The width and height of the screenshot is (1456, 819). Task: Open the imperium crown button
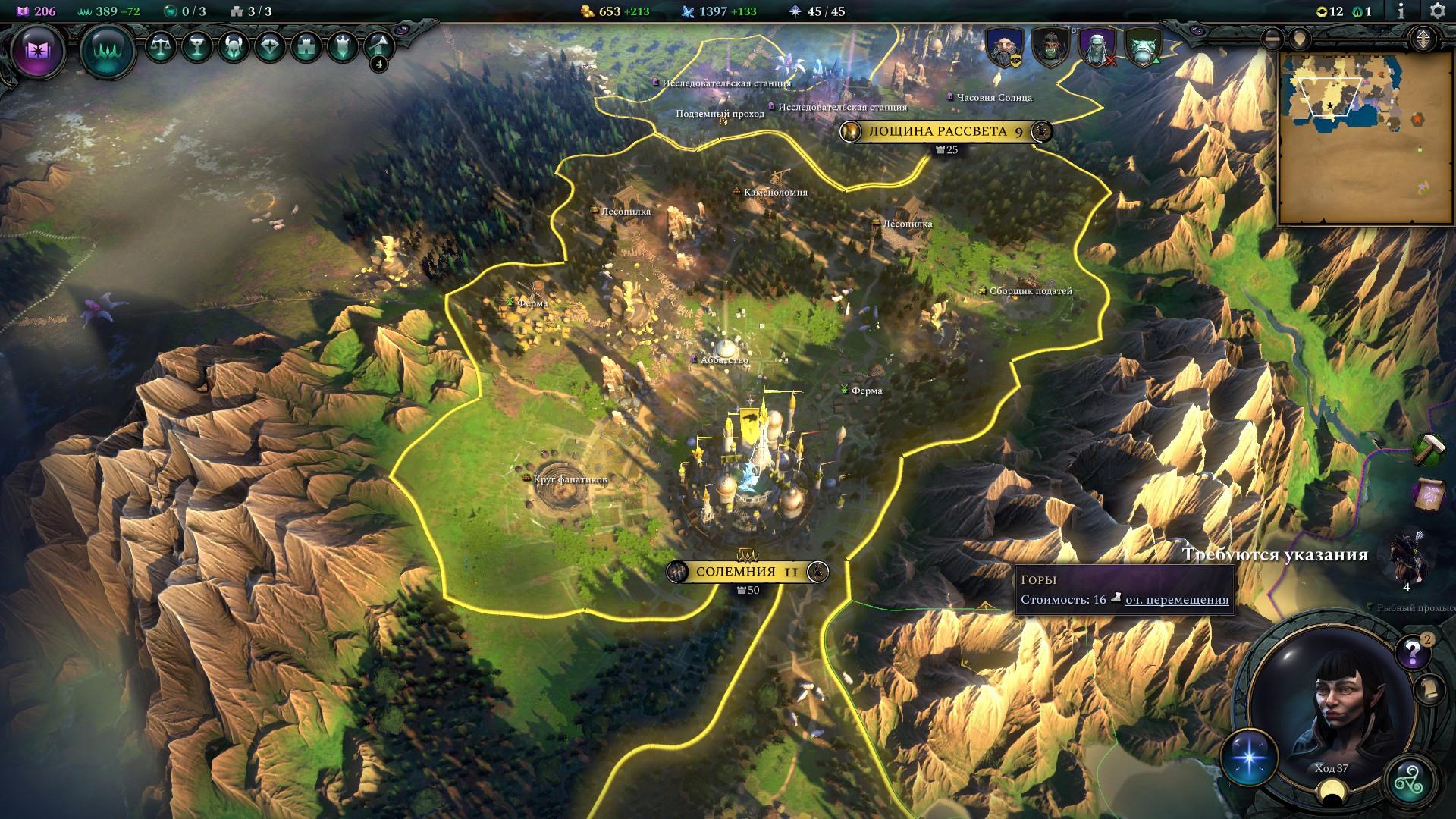tap(108, 52)
